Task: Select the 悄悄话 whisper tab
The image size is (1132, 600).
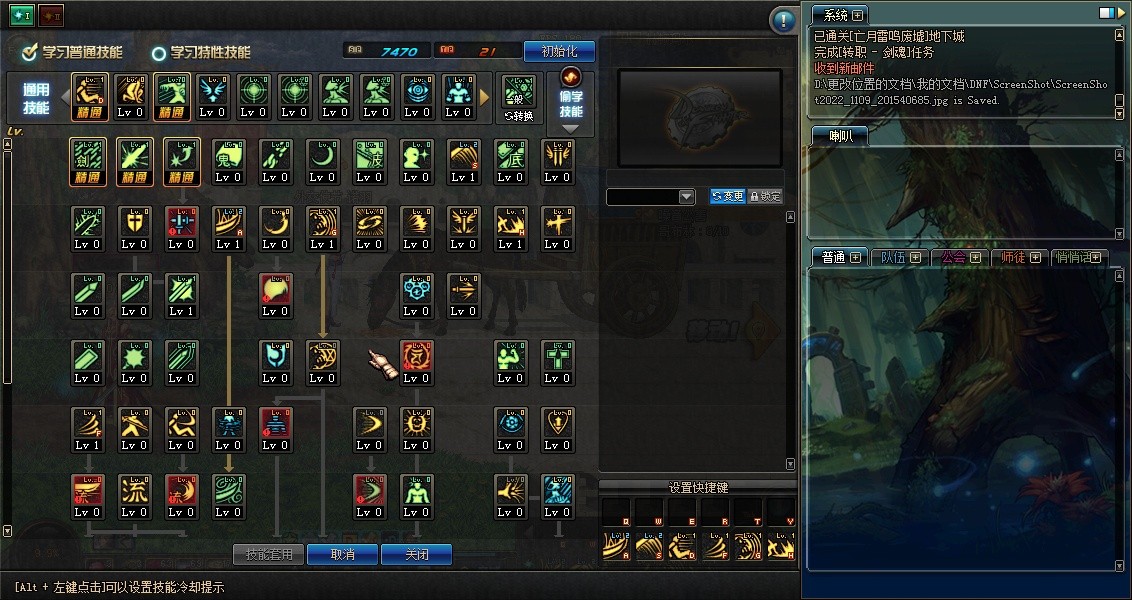Action: click(x=1078, y=257)
